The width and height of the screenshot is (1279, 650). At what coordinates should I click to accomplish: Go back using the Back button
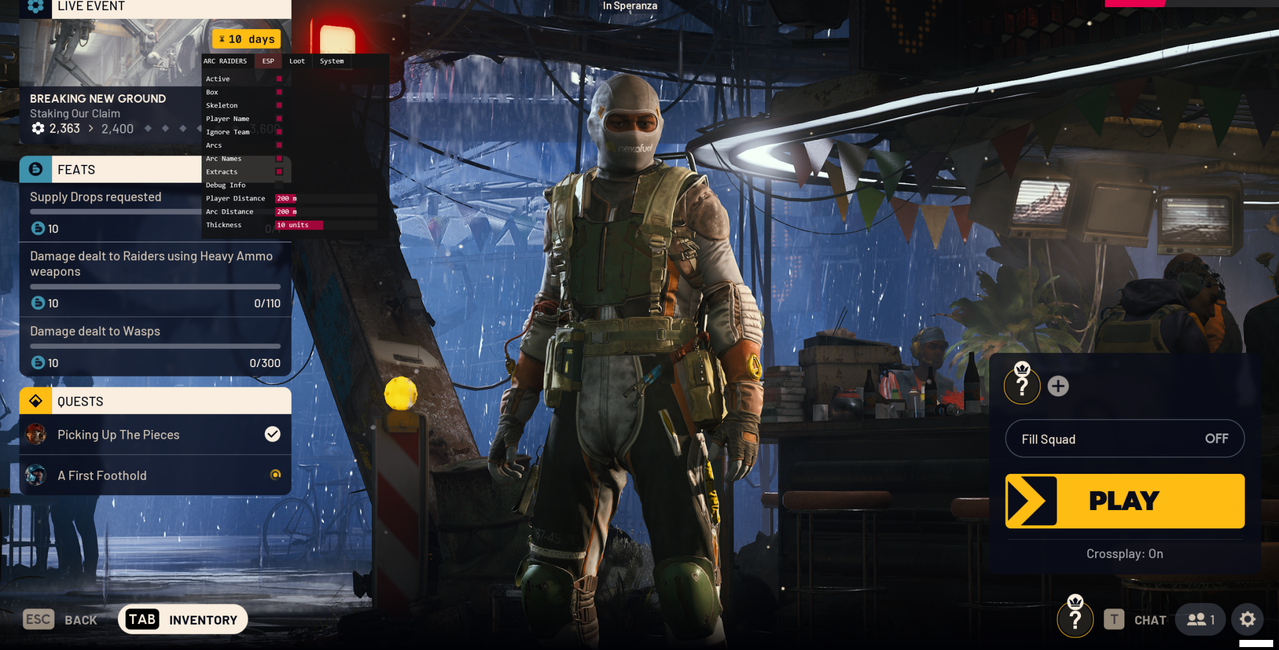coord(61,620)
